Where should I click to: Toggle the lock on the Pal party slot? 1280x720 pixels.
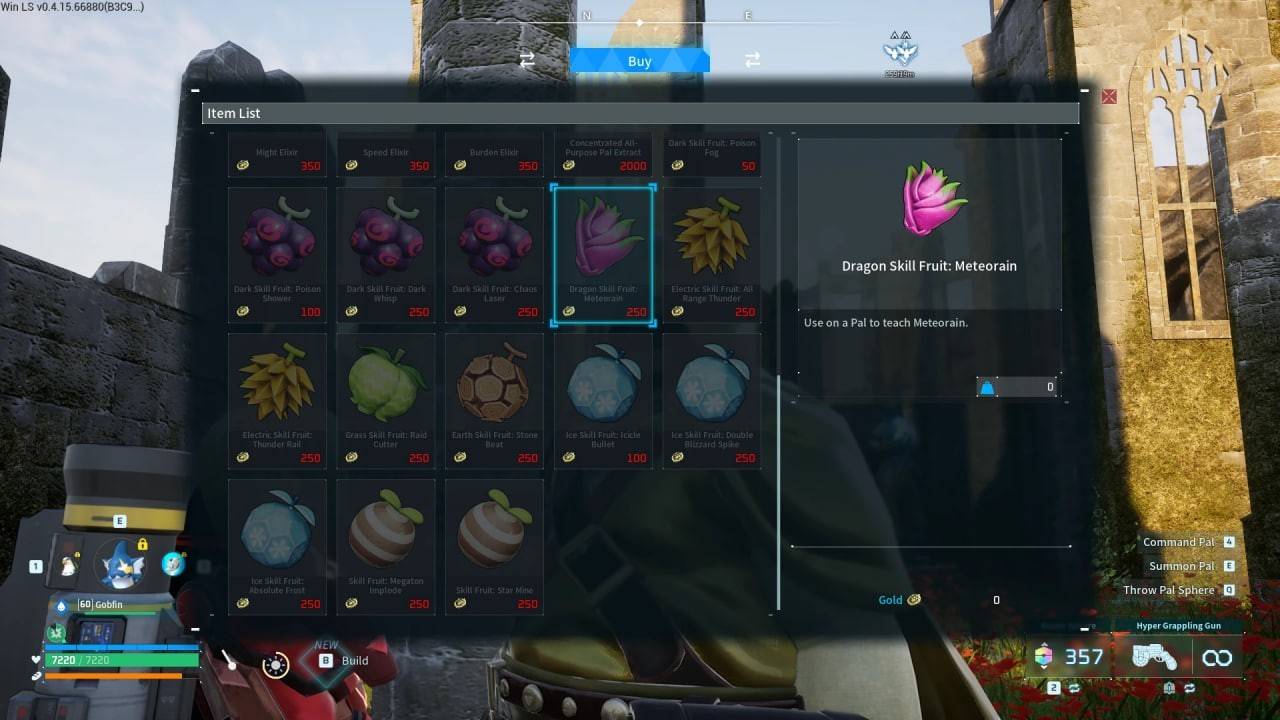[x=142, y=545]
